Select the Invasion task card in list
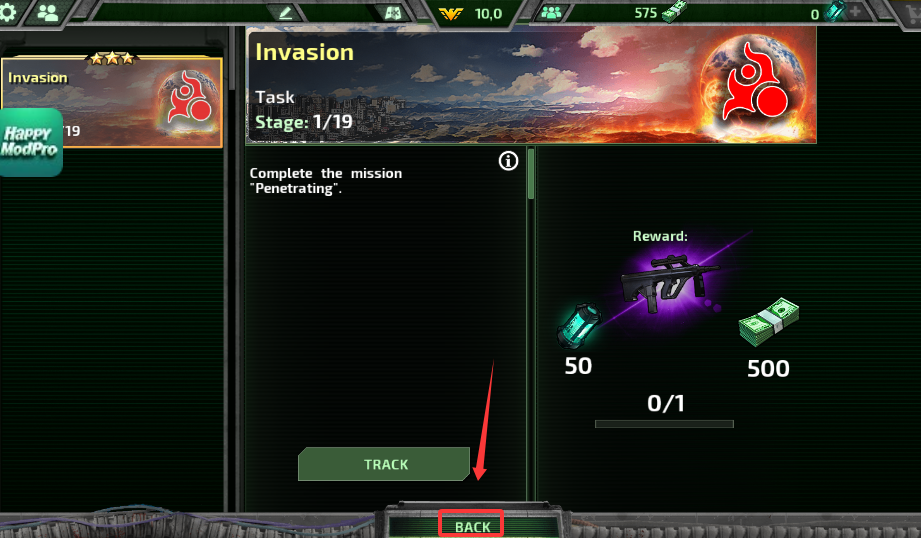 click(113, 102)
